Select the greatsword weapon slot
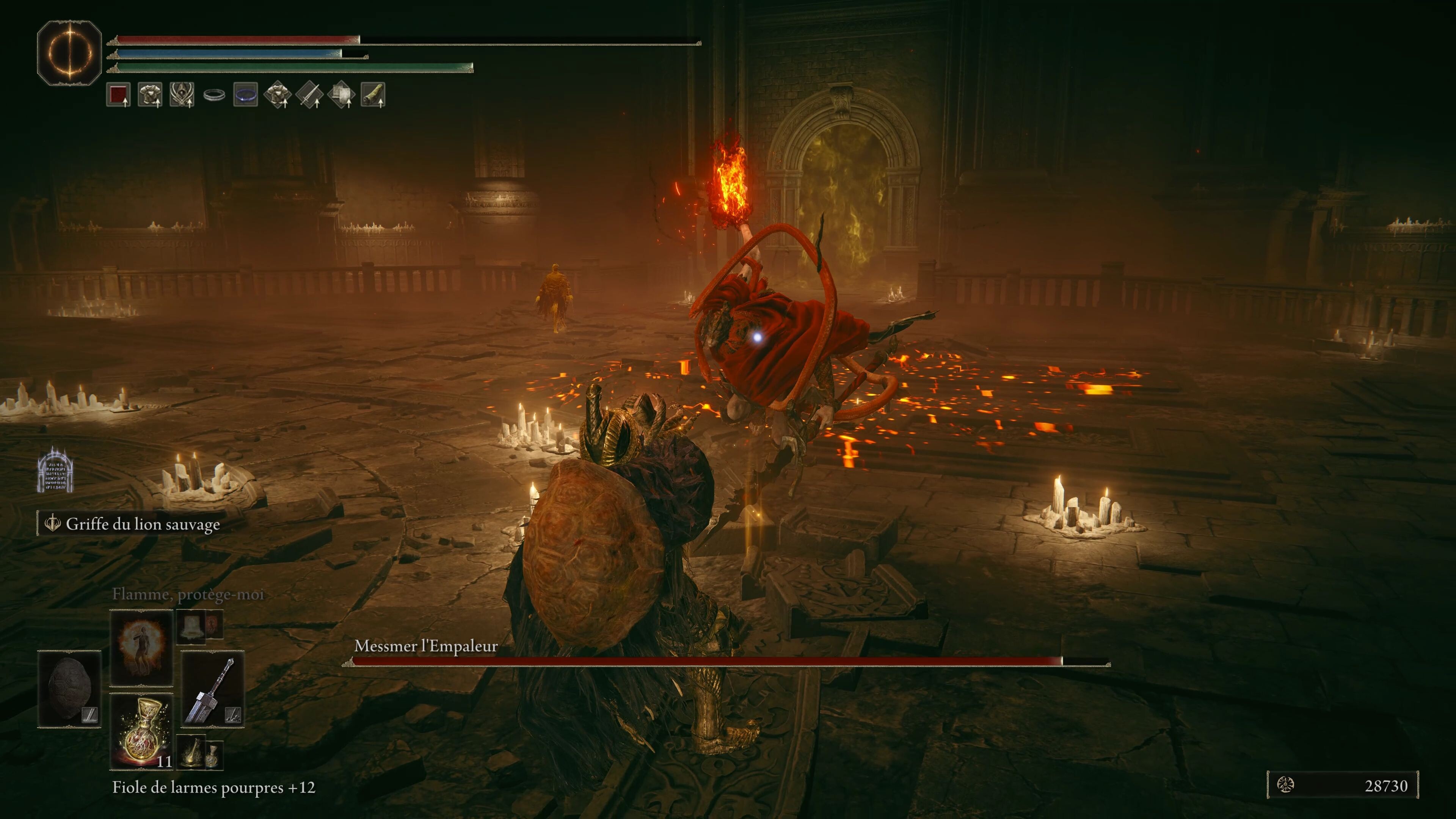The image size is (1456, 819). click(212, 689)
